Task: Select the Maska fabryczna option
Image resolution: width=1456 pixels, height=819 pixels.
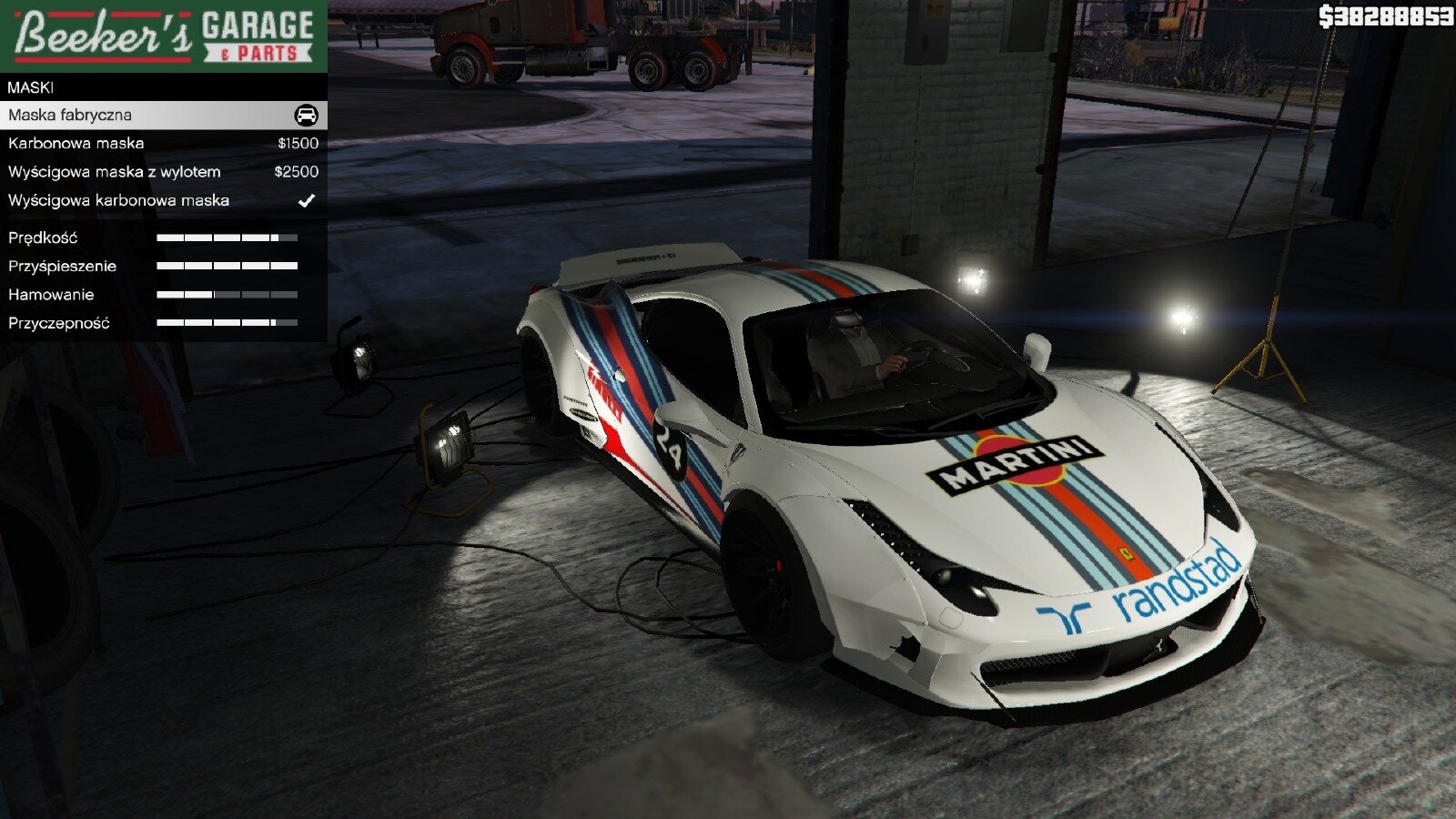Action: [x=162, y=115]
